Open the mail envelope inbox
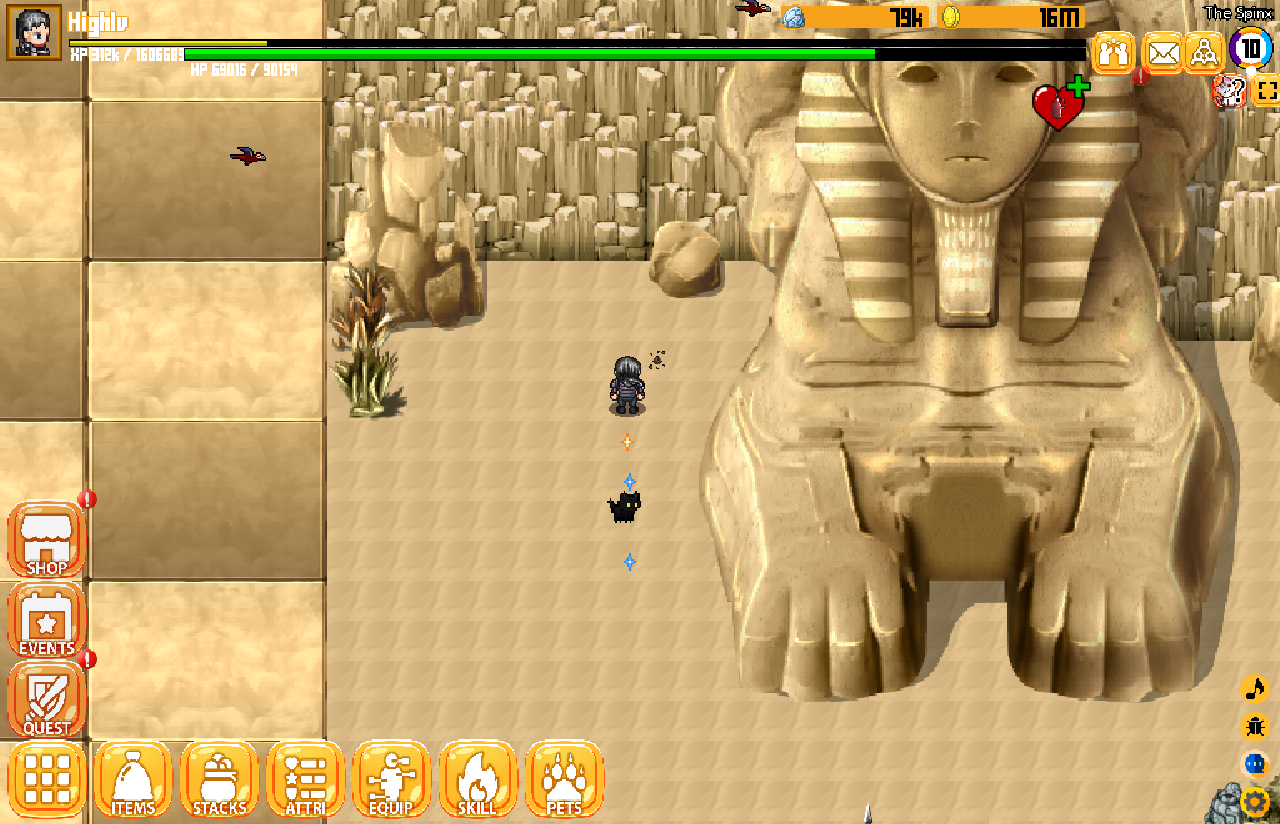 point(1162,52)
